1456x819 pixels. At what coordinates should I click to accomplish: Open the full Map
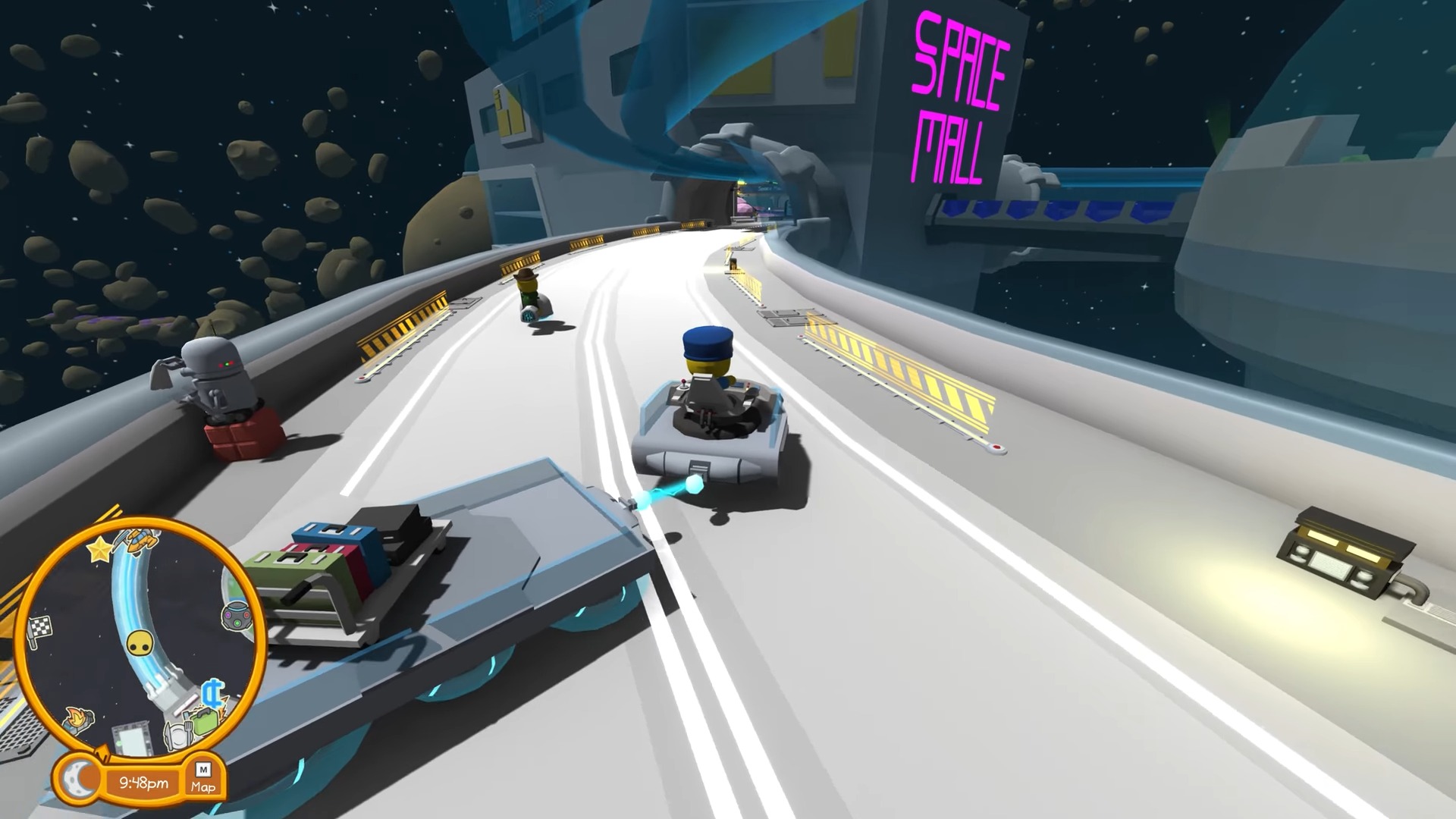pyautogui.click(x=203, y=778)
